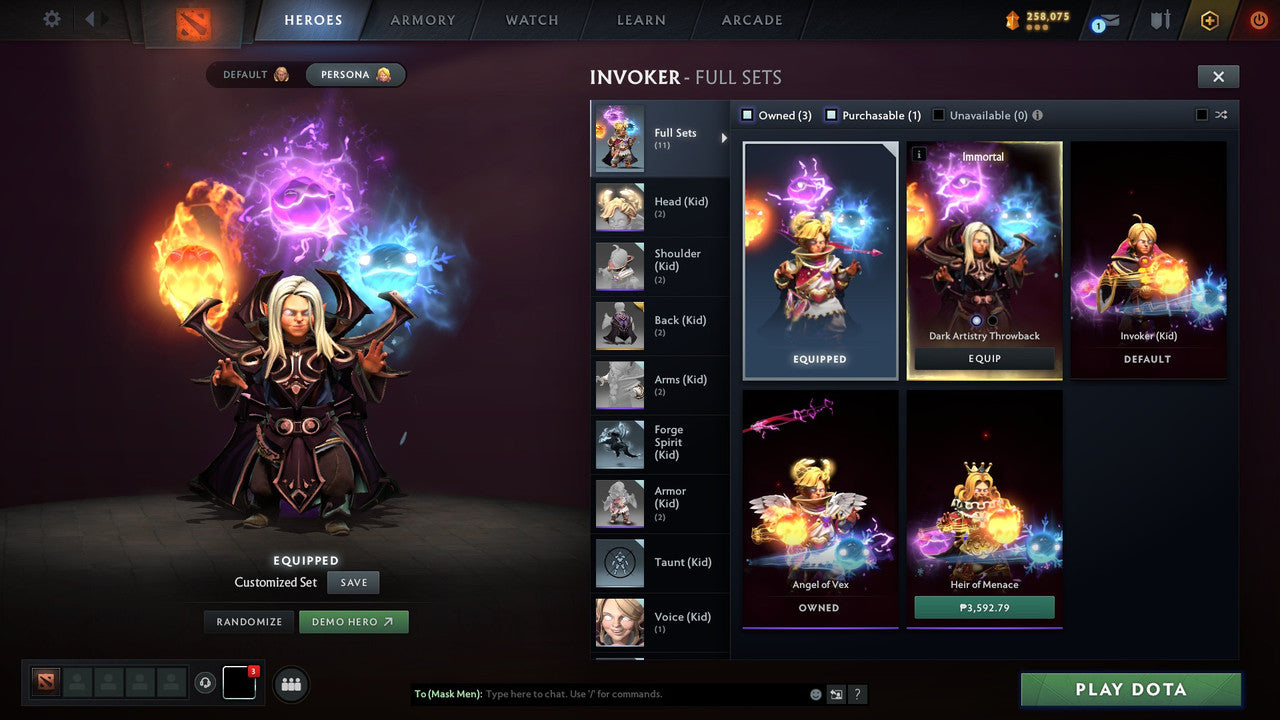This screenshot has width=1280, height=720.
Task: Open the friends list people icon
Action: [290, 684]
